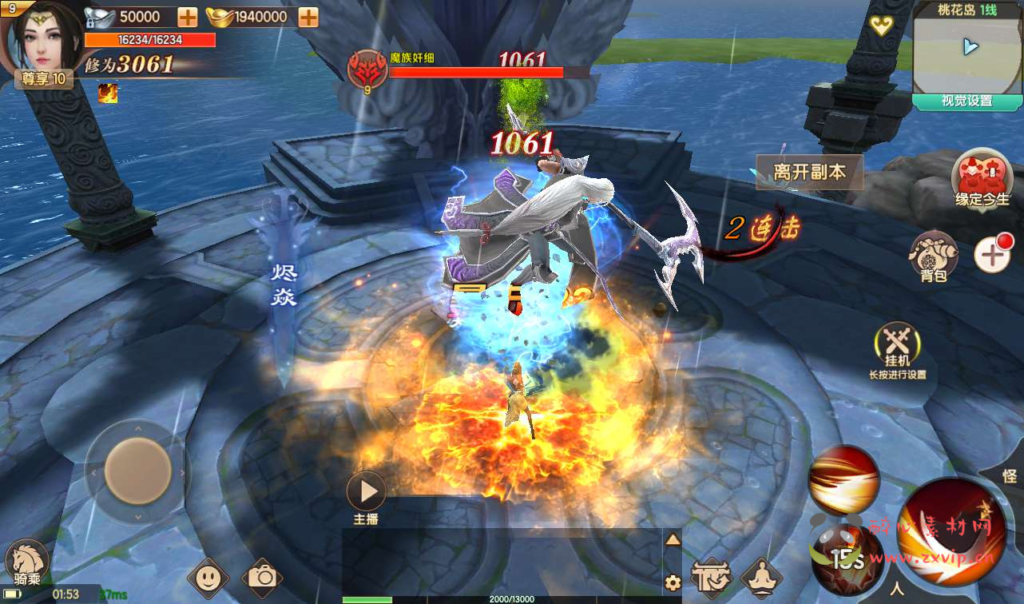Add silver with the plus beside 50000

(x=187, y=16)
